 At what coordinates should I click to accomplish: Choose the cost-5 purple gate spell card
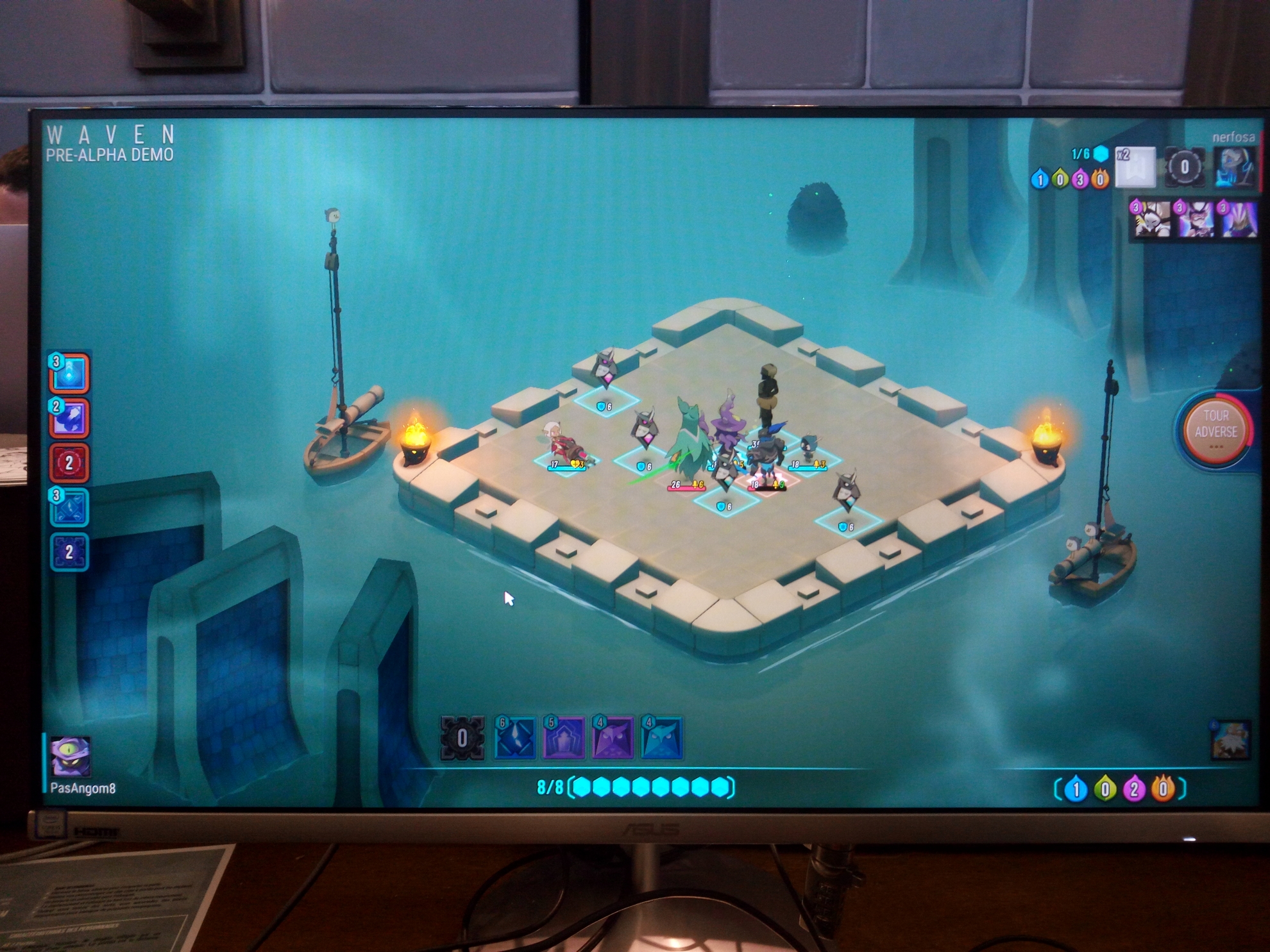point(564,739)
